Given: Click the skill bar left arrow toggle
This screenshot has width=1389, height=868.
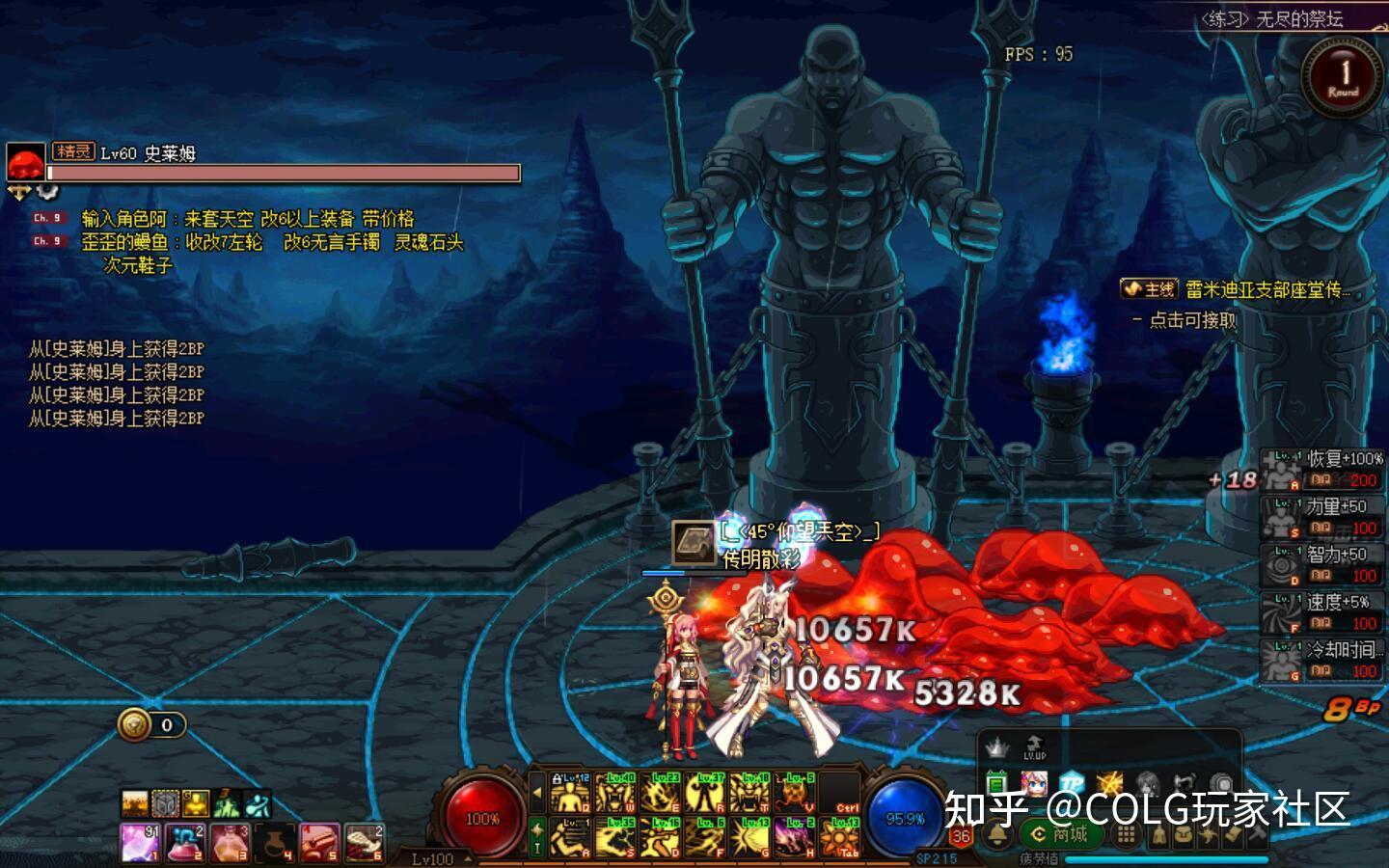Looking at the screenshot, I should pos(537,794).
